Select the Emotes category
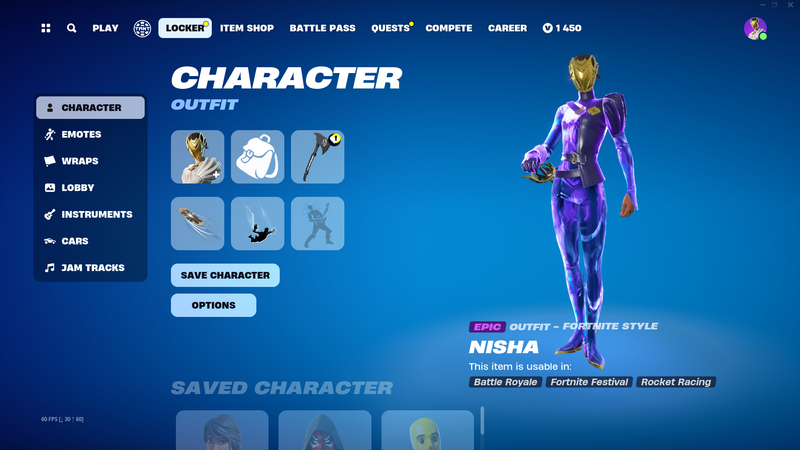This screenshot has width=800, height=450. coord(81,134)
